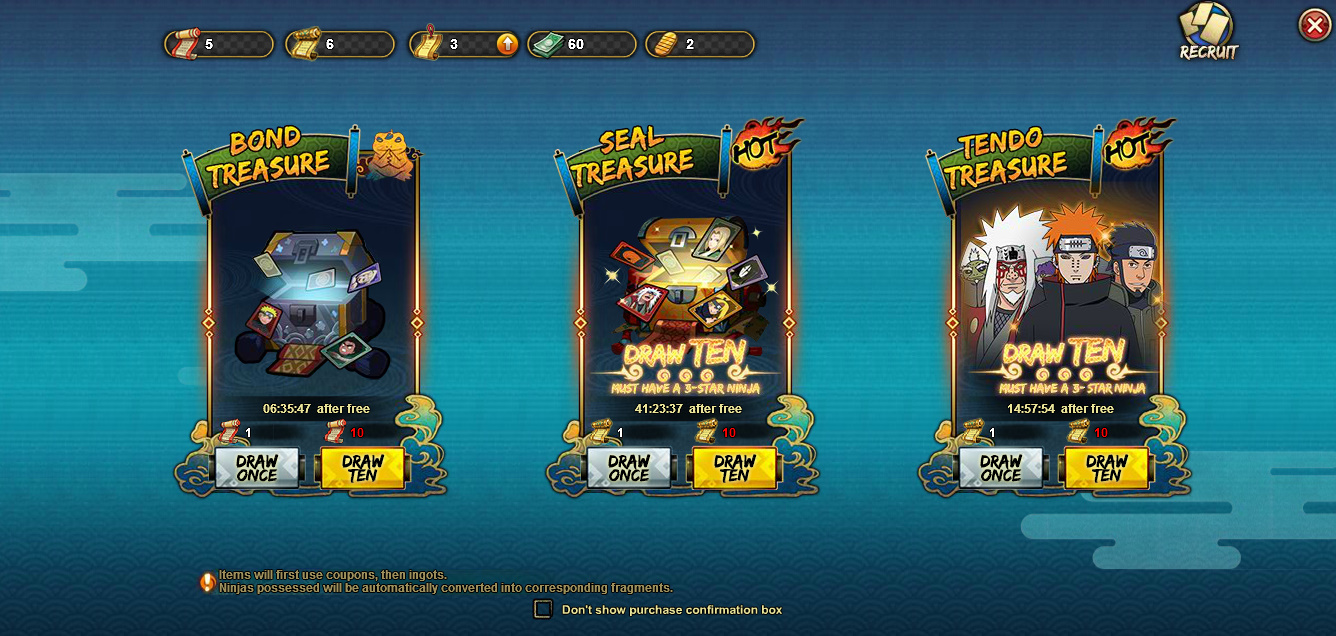Close the treasure window with red X

1314,25
